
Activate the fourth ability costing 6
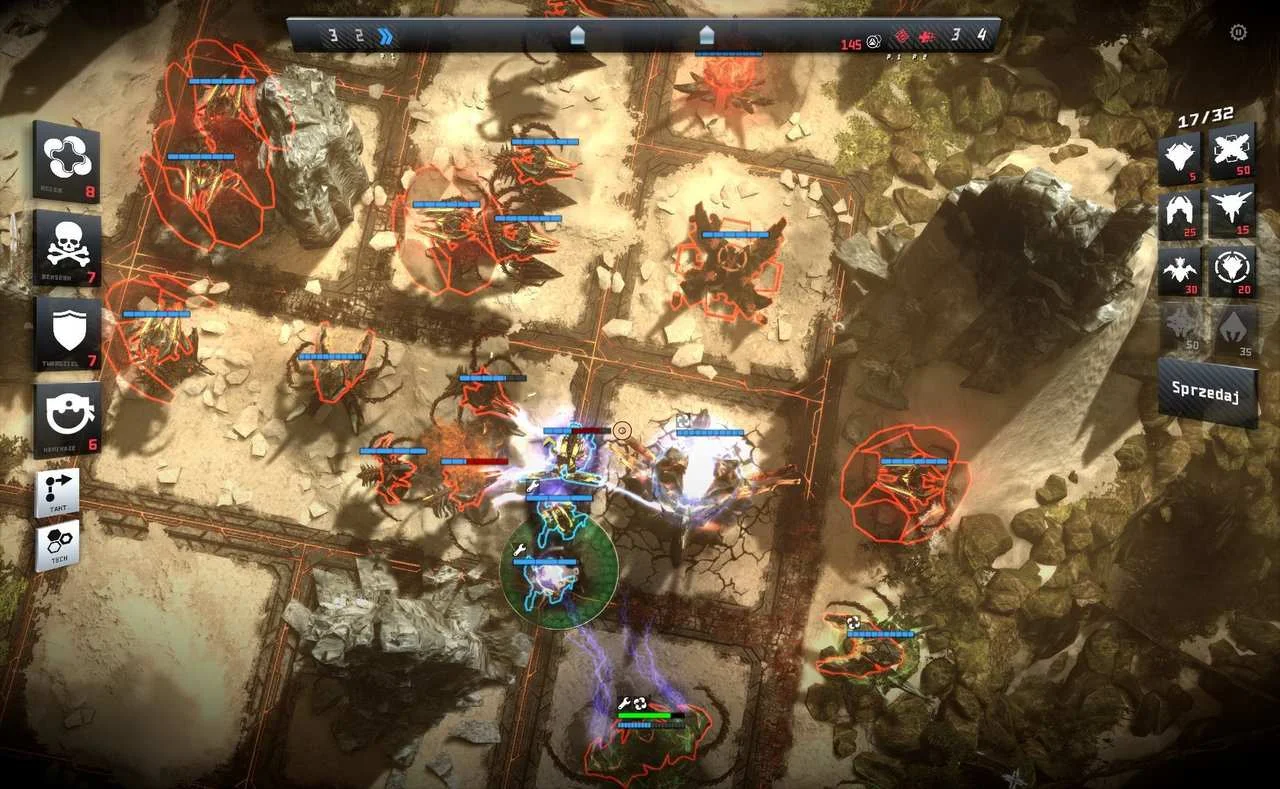pos(67,419)
